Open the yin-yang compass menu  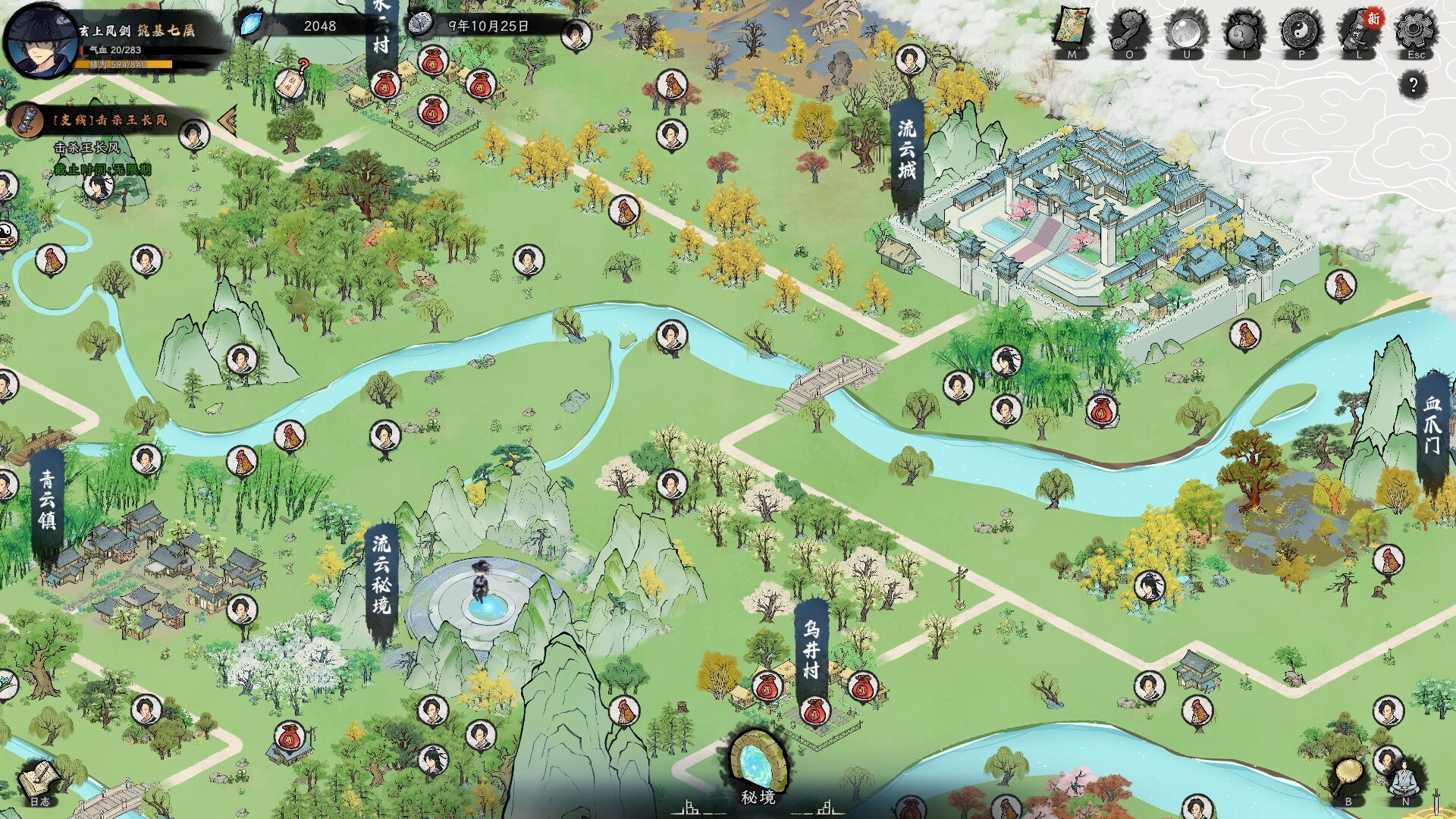1301,32
